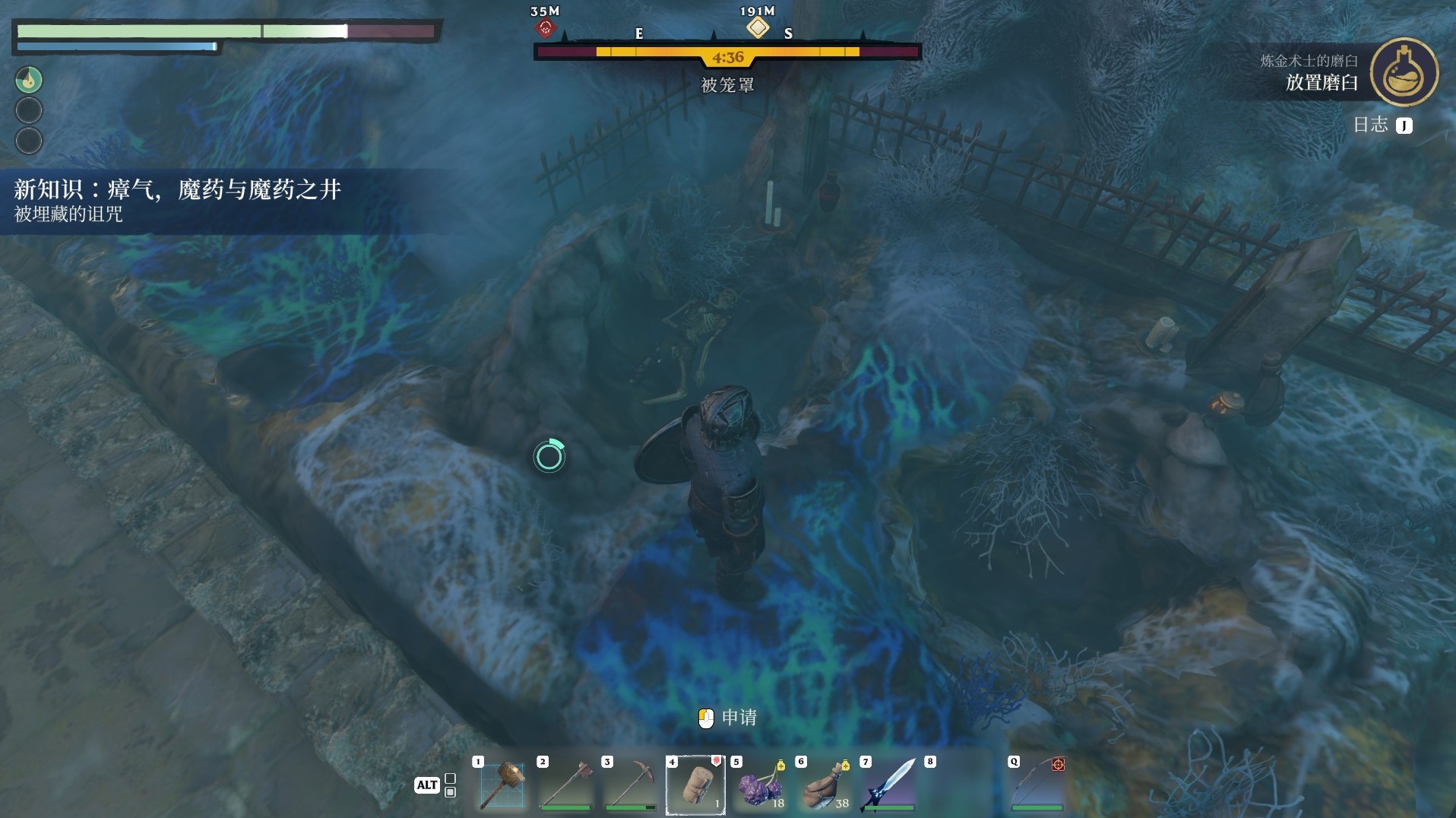Select the water flask slot with 38
Viewport: 1456px width, 818px height.
825,785
